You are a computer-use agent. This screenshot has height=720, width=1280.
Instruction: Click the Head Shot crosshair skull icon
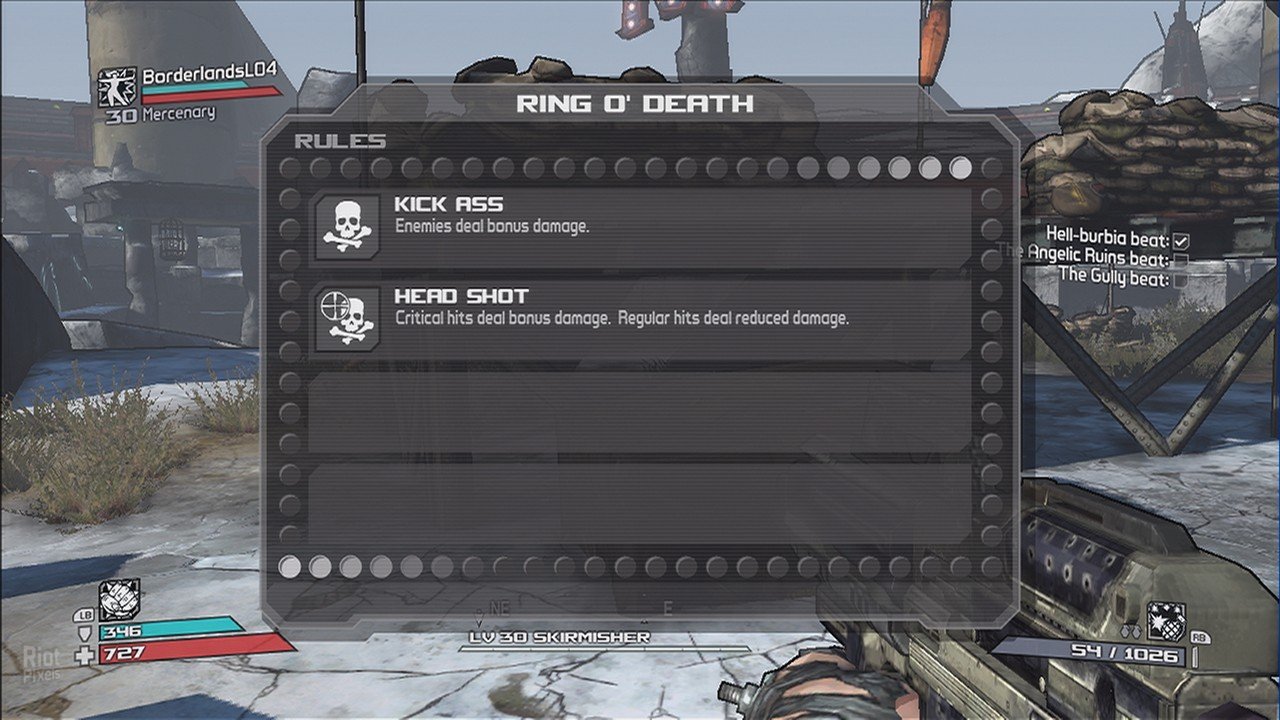[x=347, y=320]
